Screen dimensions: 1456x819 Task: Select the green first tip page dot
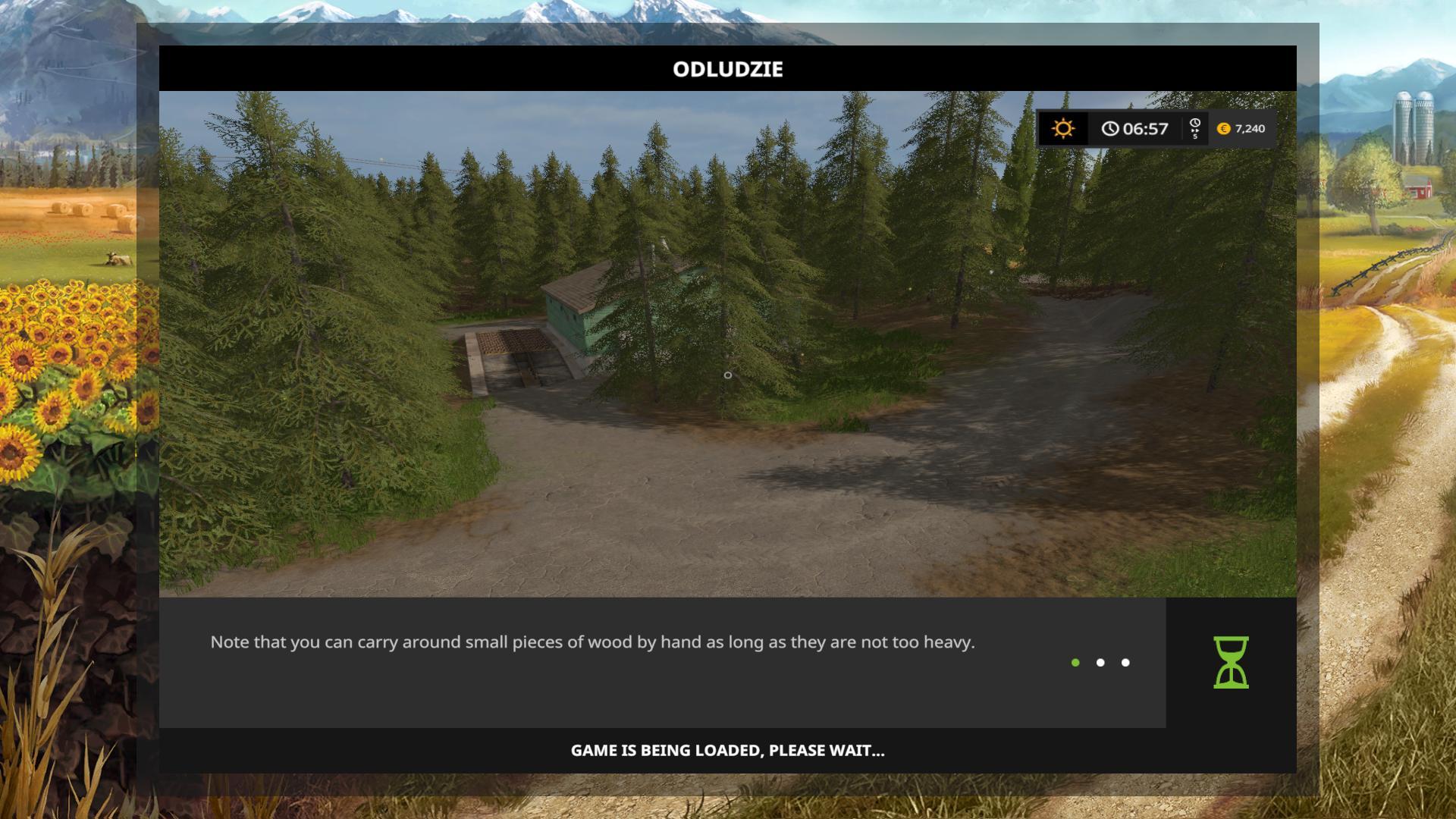(1075, 663)
